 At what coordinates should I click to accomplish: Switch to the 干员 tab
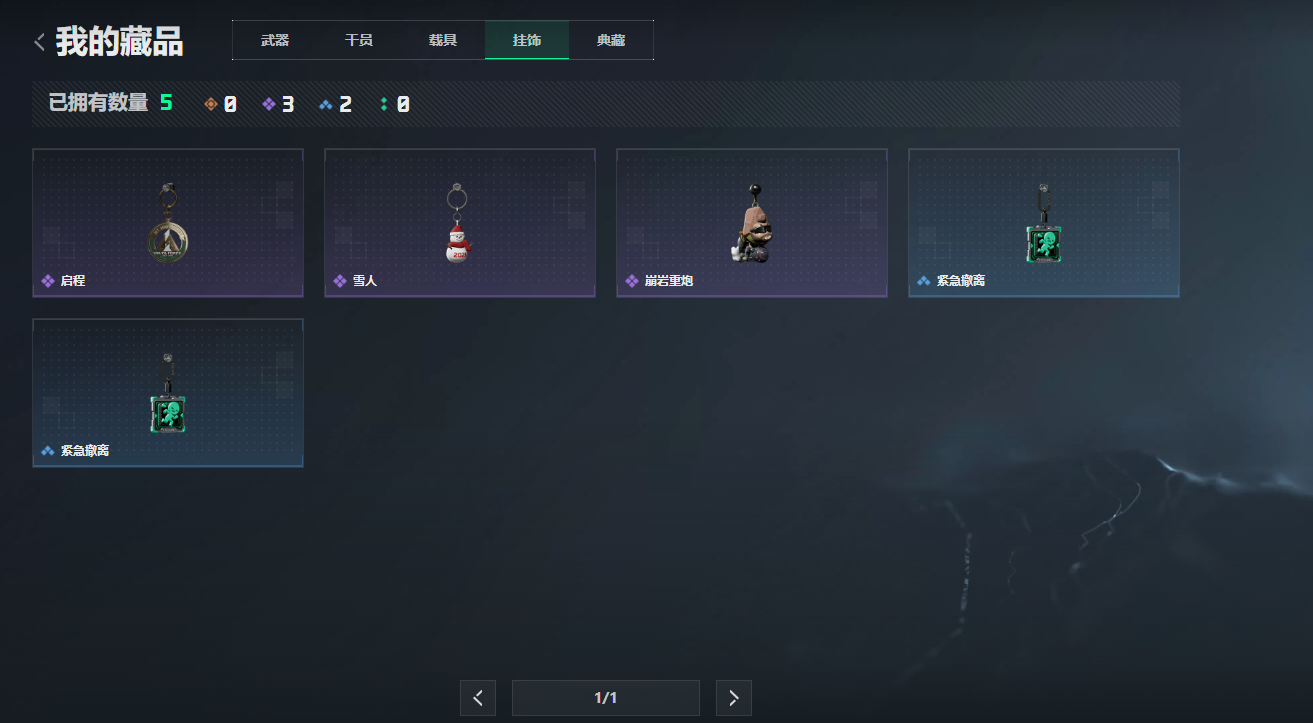point(359,40)
